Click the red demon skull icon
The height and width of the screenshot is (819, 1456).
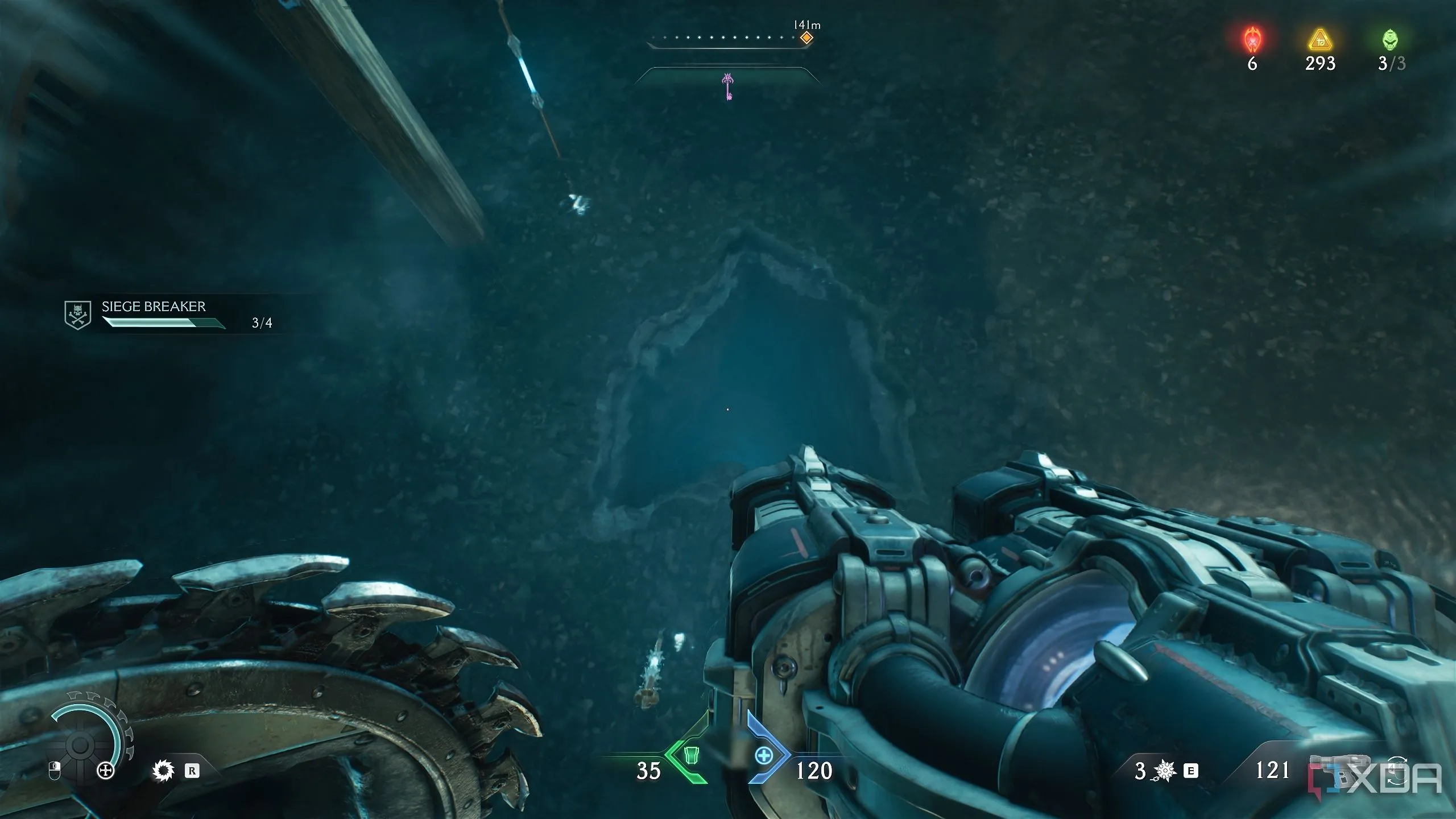coord(1252,40)
